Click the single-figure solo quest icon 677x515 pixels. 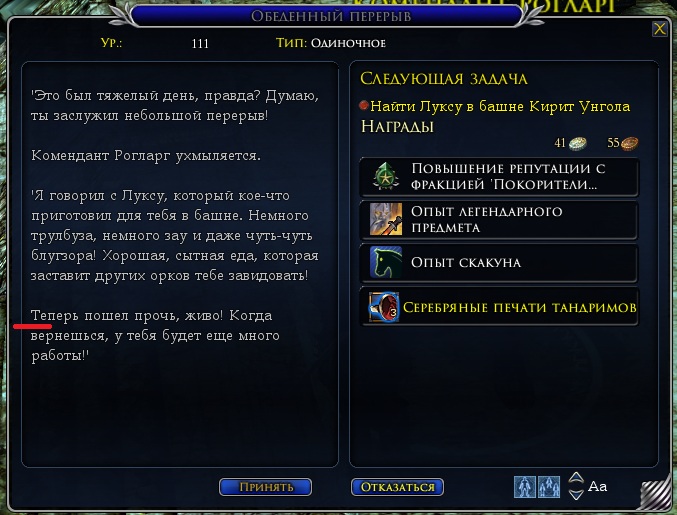525,487
